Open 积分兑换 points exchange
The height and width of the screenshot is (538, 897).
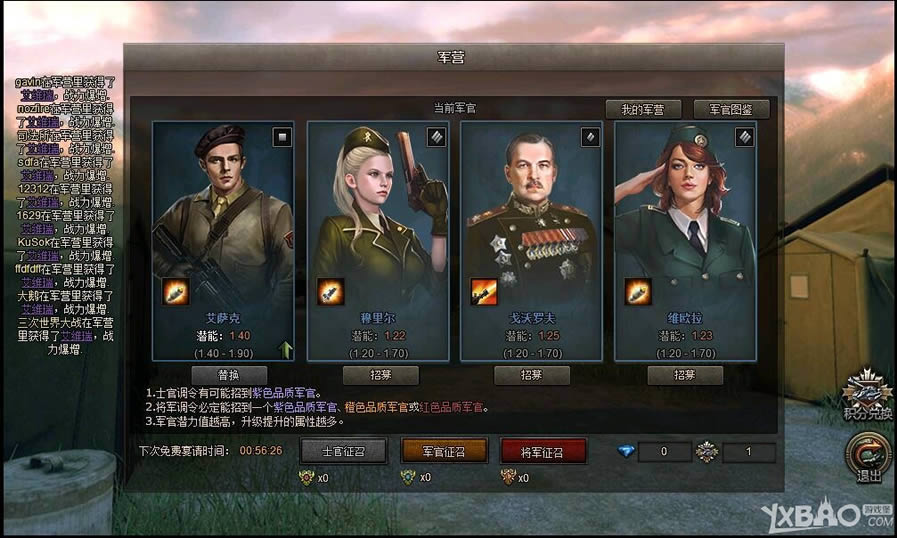point(866,395)
